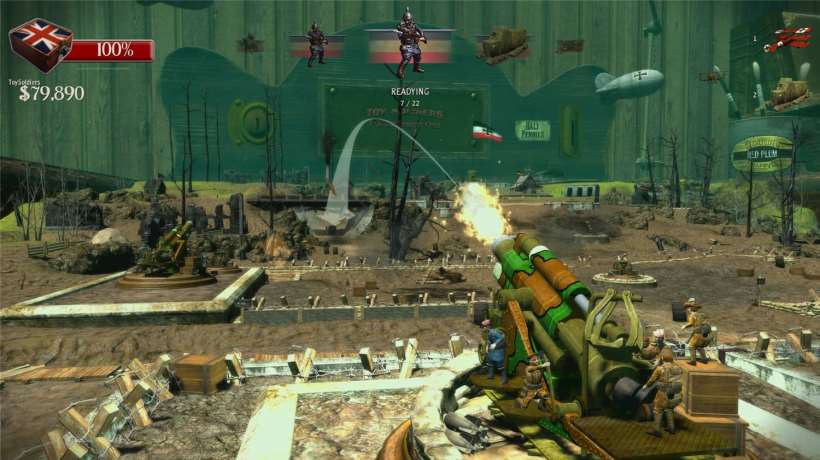The height and width of the screenshot is (460, 820).
Task: Choose the tank icon in the wave queue
Action: (x=503, y=44)
